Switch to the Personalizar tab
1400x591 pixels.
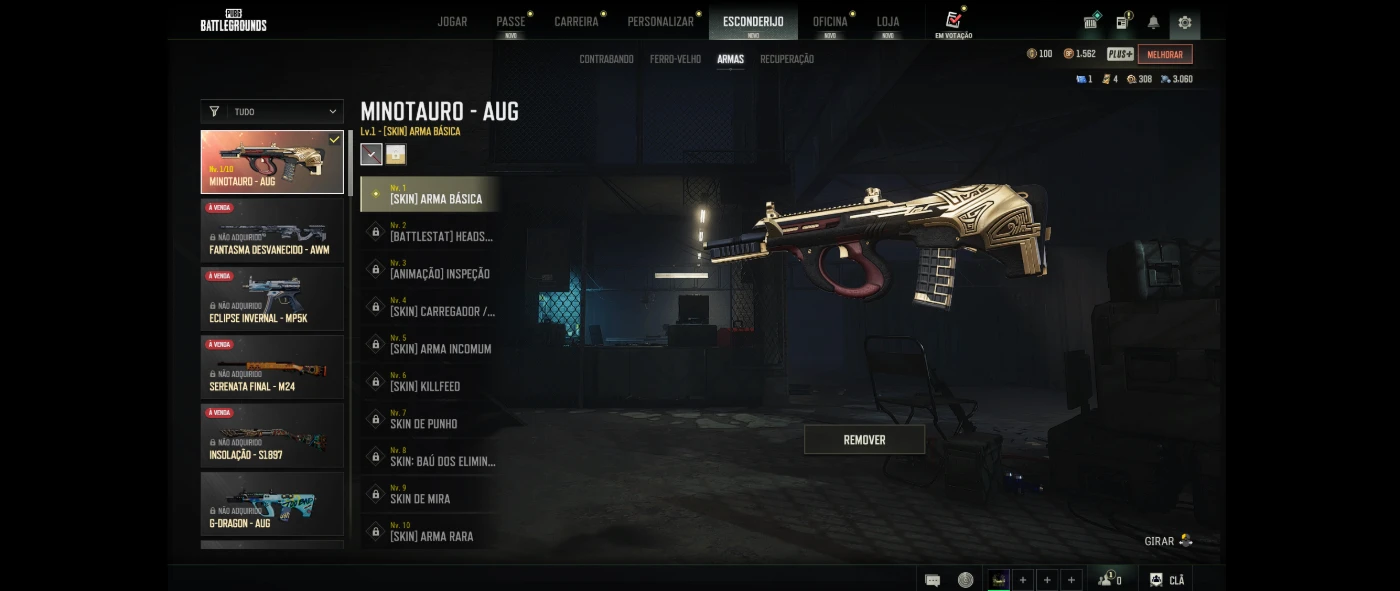click(660, 22)
